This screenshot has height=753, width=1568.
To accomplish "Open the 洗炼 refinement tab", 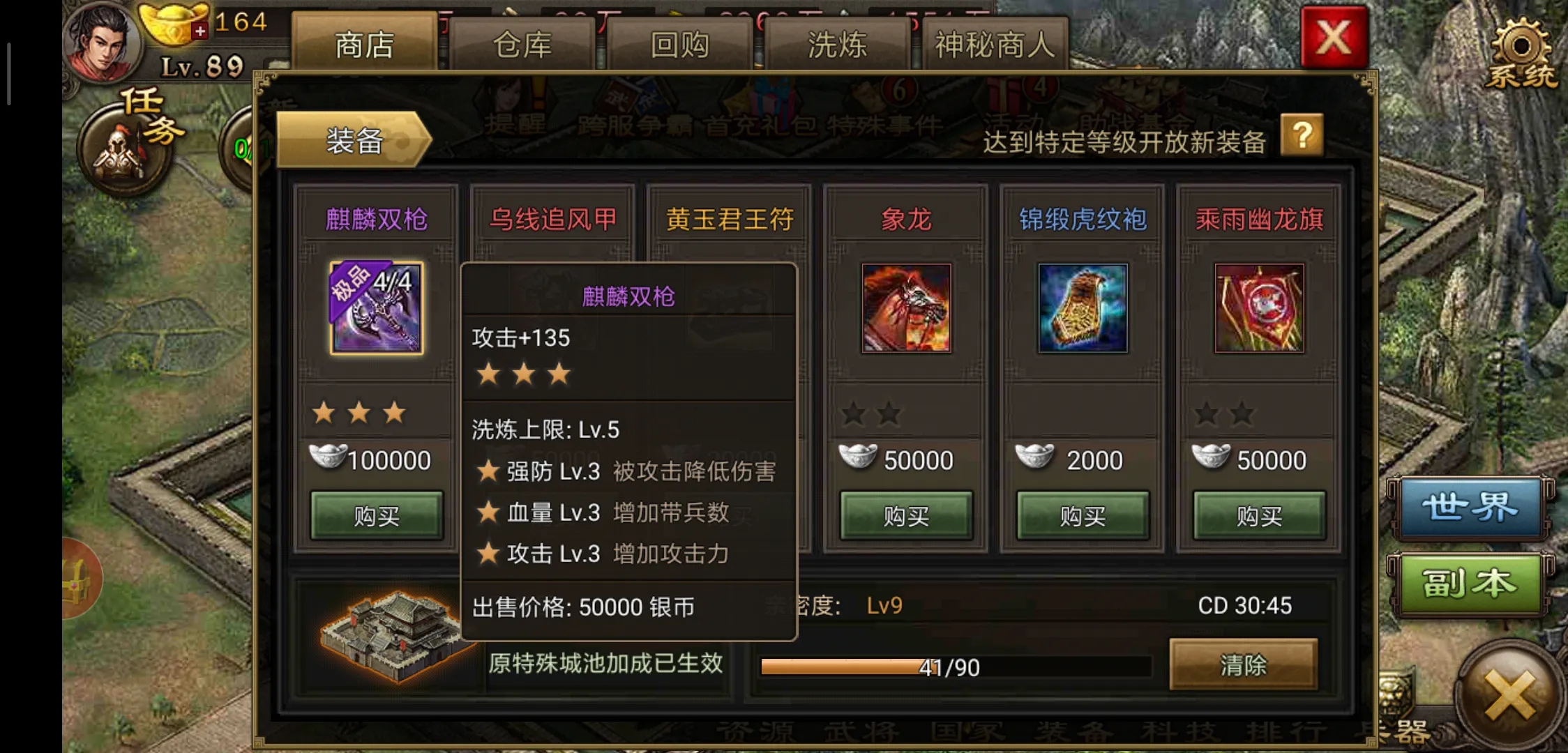I will tap(836, 43).
